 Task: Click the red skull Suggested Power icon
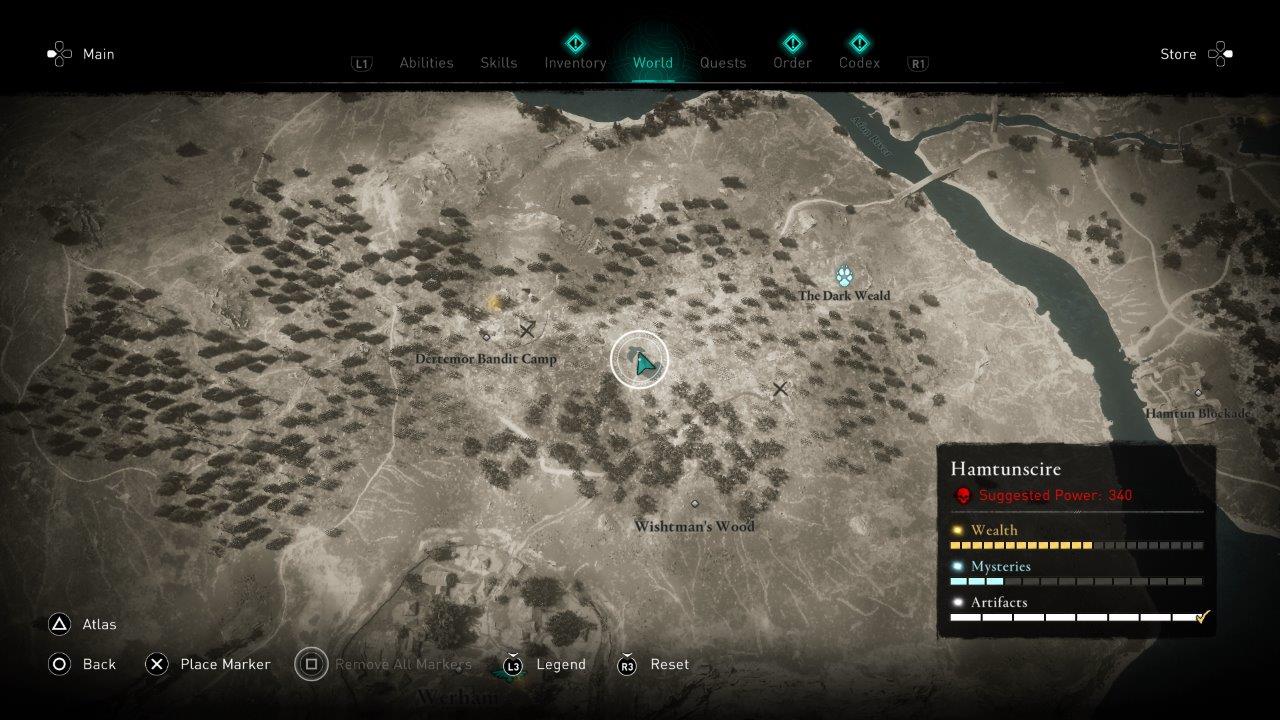(x=963, y=494)
